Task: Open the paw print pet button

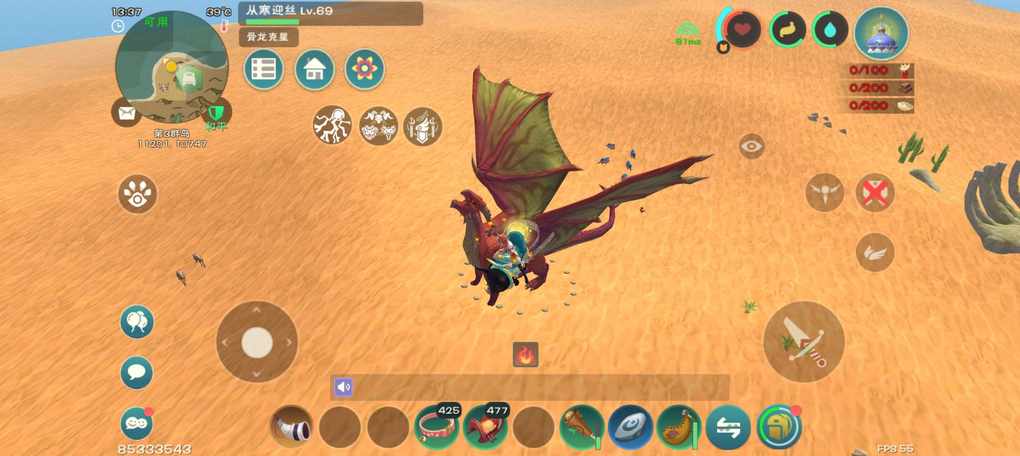Action: (137, 194)
